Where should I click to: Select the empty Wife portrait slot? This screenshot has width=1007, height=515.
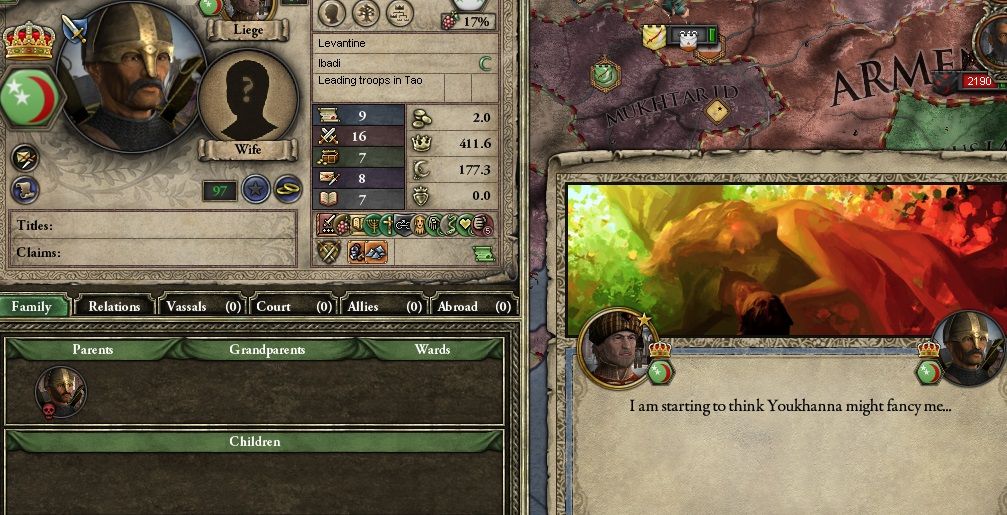point(247,97)
